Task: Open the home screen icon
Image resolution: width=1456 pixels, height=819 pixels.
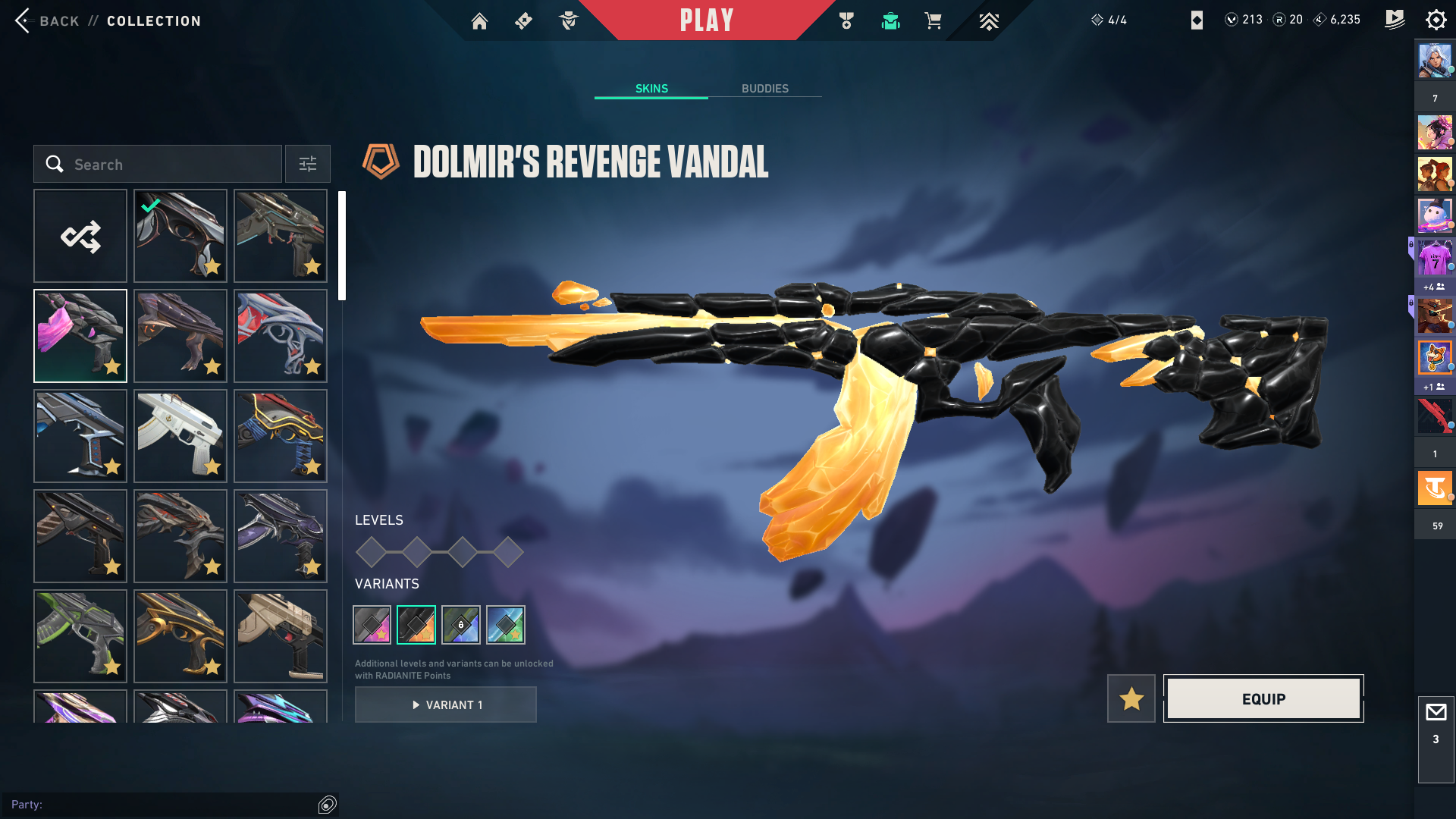Action: (479, 21)
